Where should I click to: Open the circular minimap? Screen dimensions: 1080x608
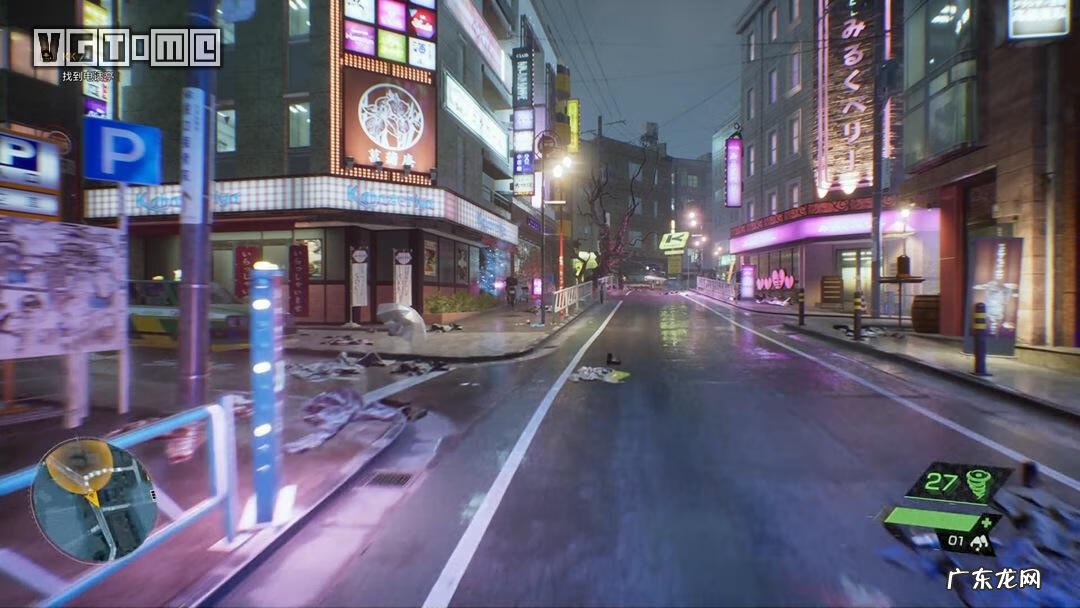click(93, 500)
